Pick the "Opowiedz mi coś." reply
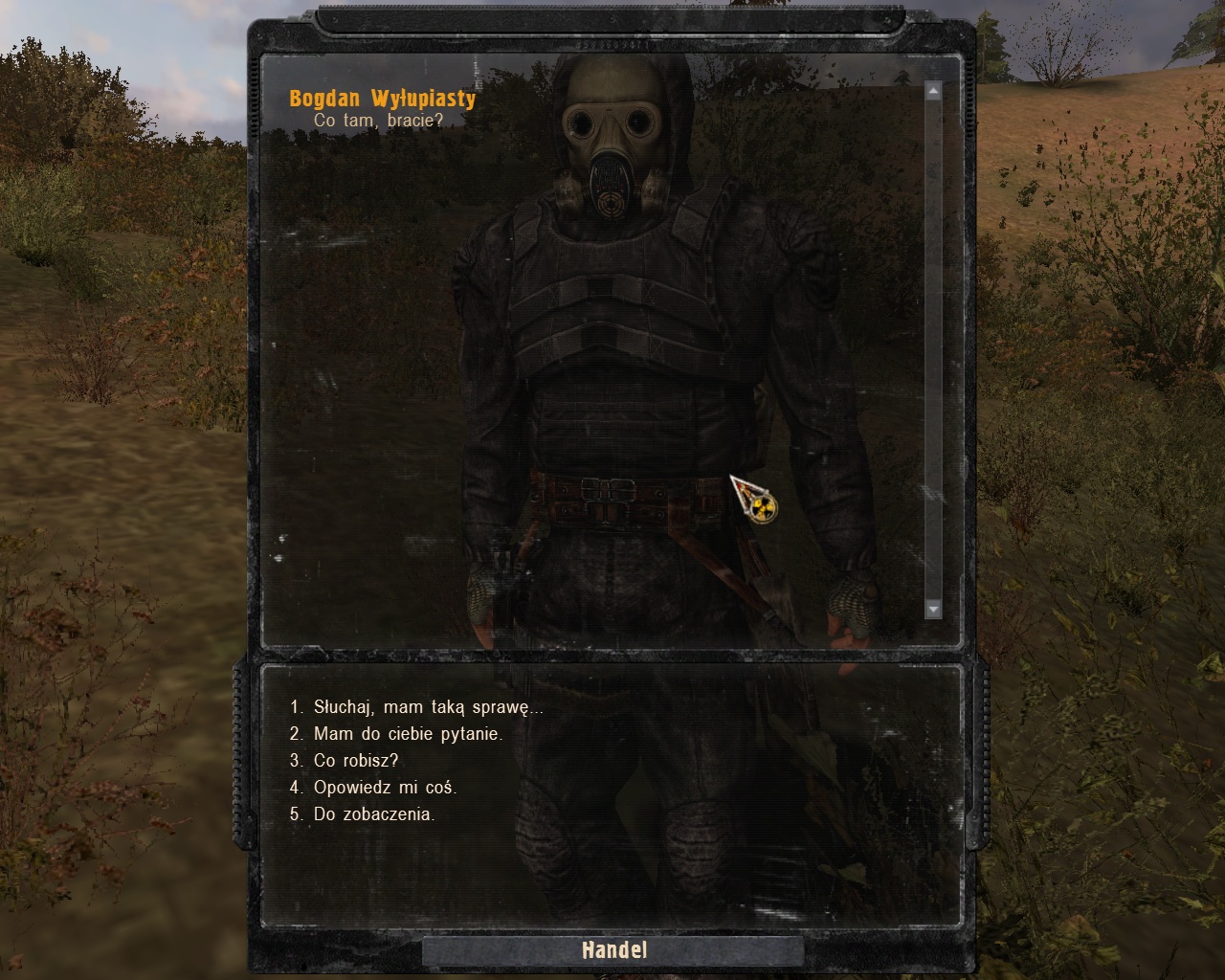The height and width of the screenshot is (980, 1225). 385,789
